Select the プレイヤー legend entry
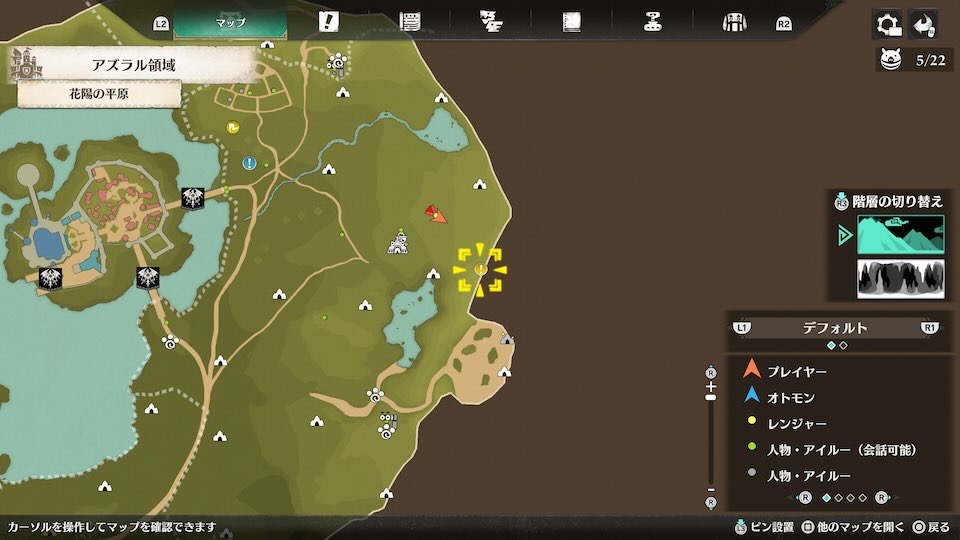 (x=796, y=371)
